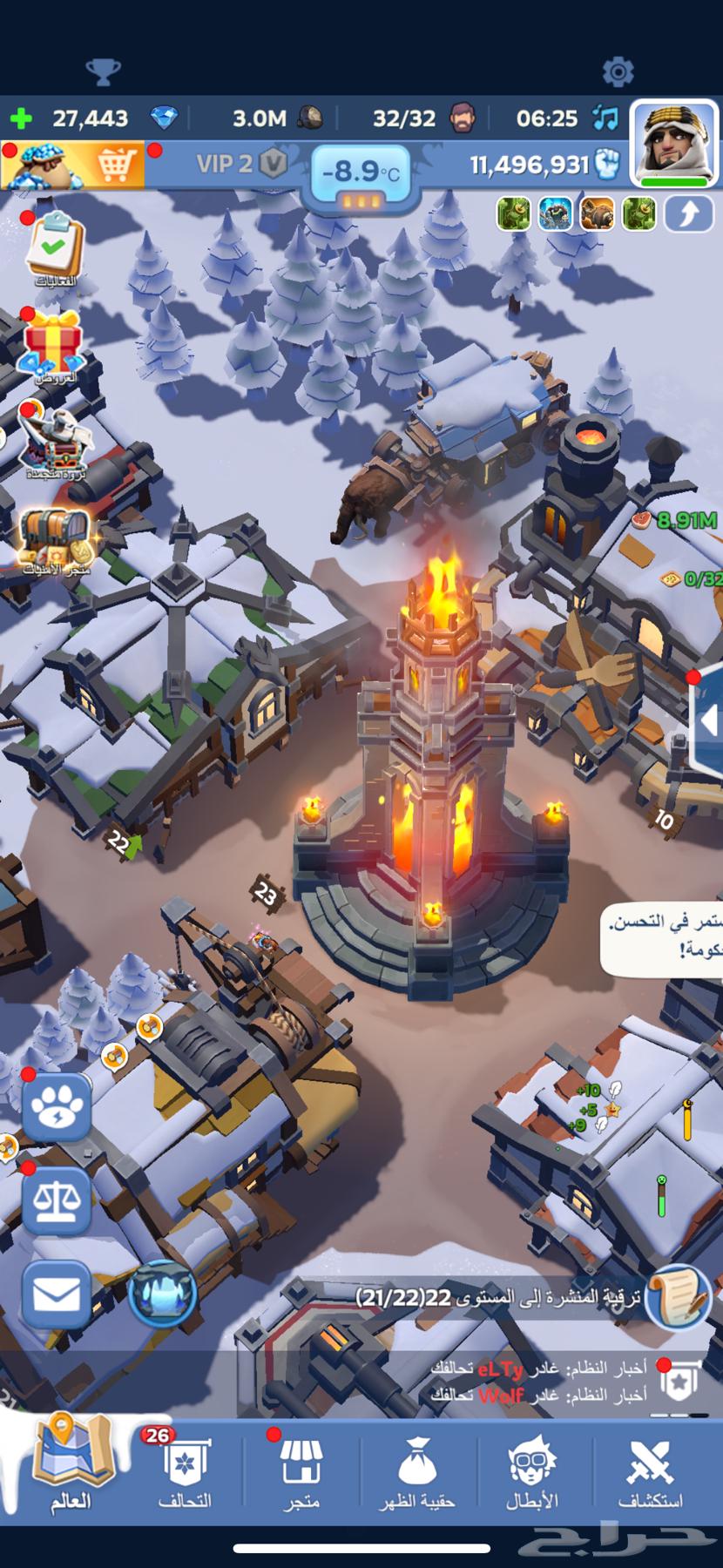Open the mail envelope inbox
The height and width of the screenshot is (1568, 723).
point(57,1294)
